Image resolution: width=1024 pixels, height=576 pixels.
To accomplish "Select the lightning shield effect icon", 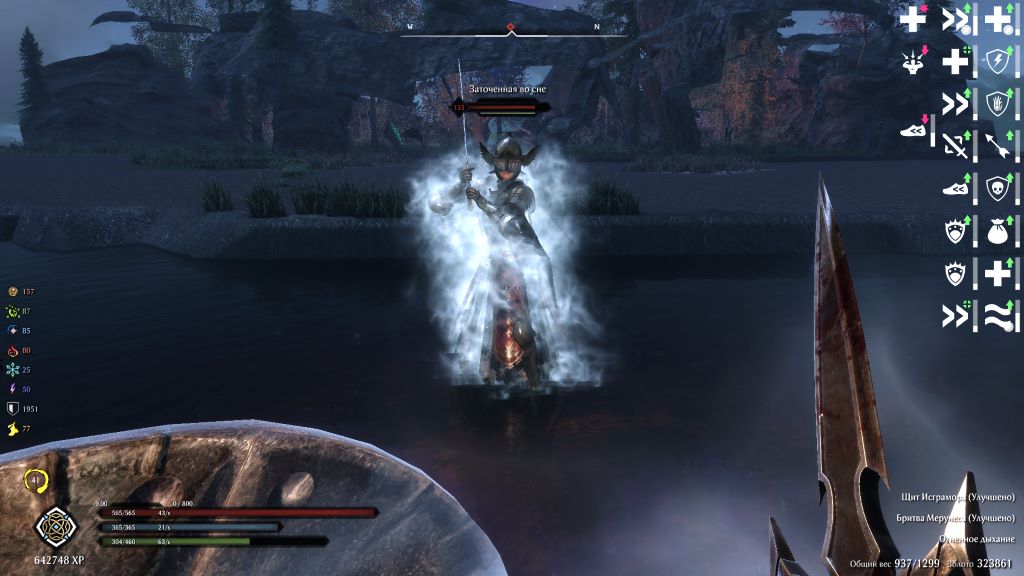I will point(999,60).
